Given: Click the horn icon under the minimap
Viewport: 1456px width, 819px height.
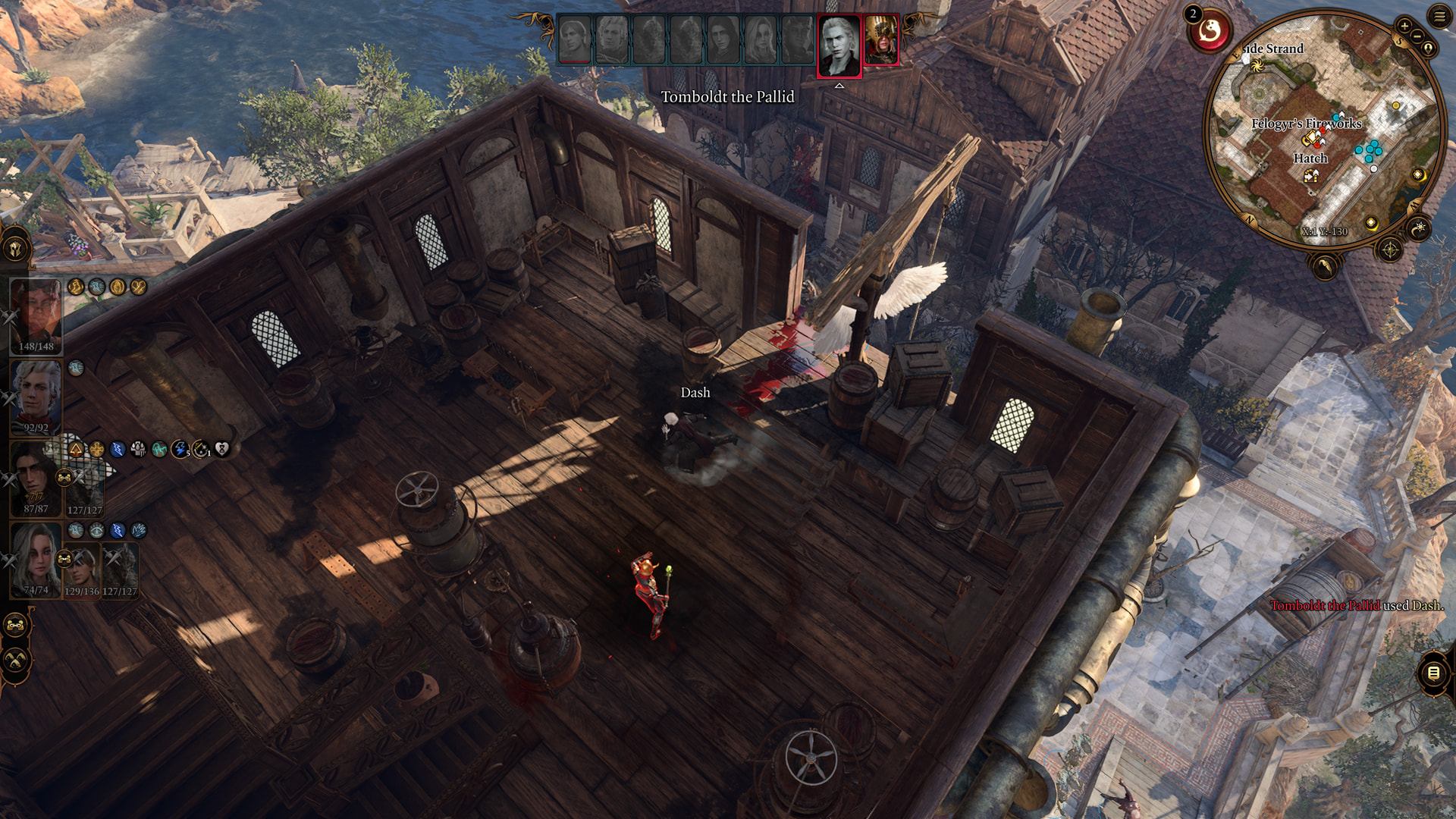Looking at the screenshot, I should pos(1325,266).
